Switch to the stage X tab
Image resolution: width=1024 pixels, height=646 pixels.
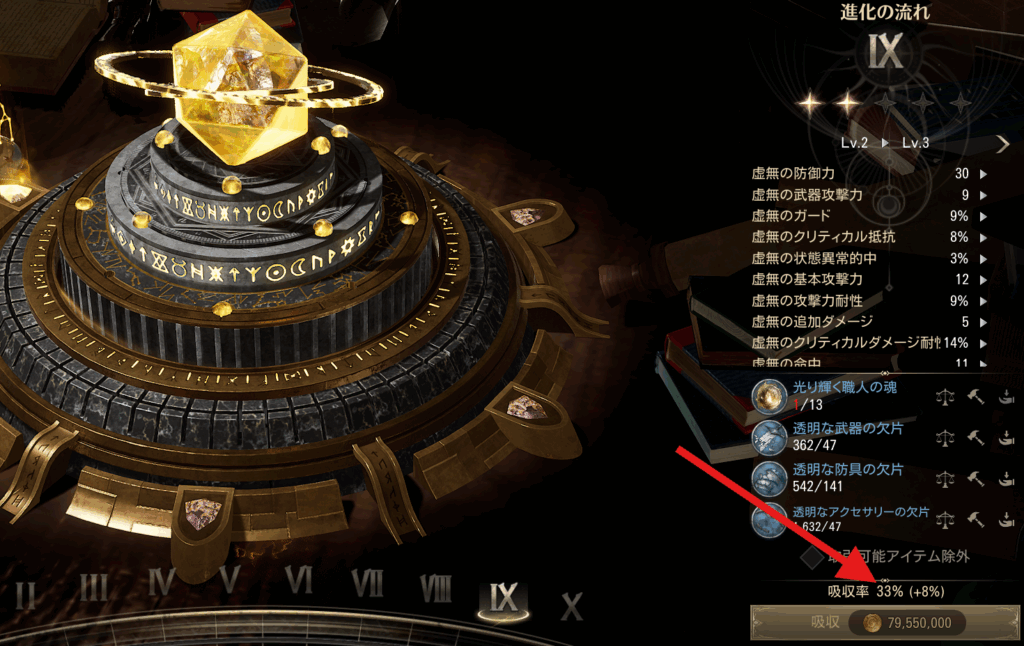coord(571,606)
